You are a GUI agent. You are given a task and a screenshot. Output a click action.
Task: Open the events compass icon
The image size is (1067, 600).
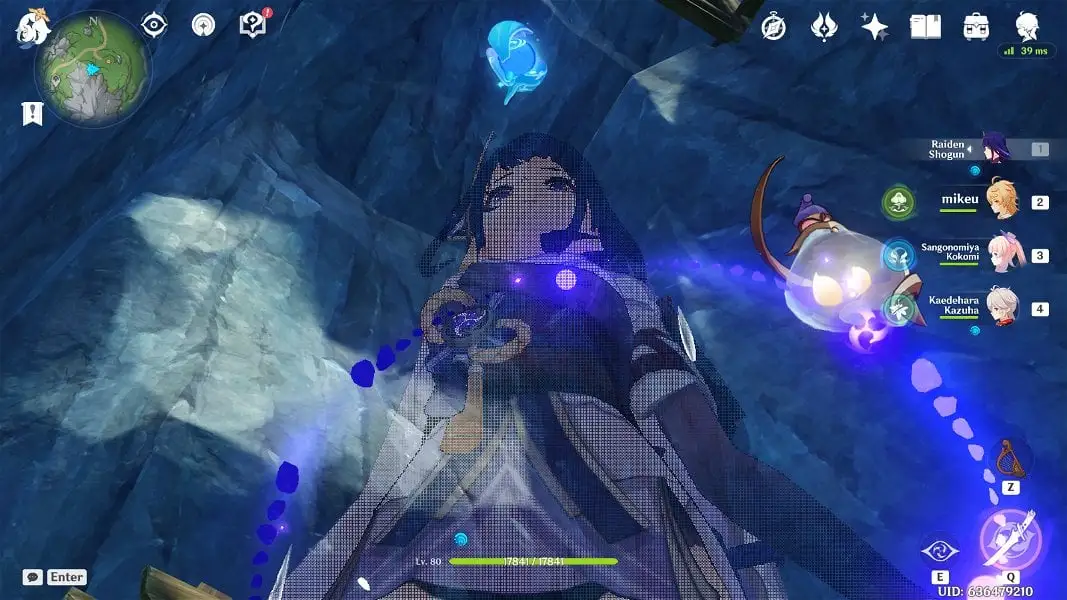[773, 27]
